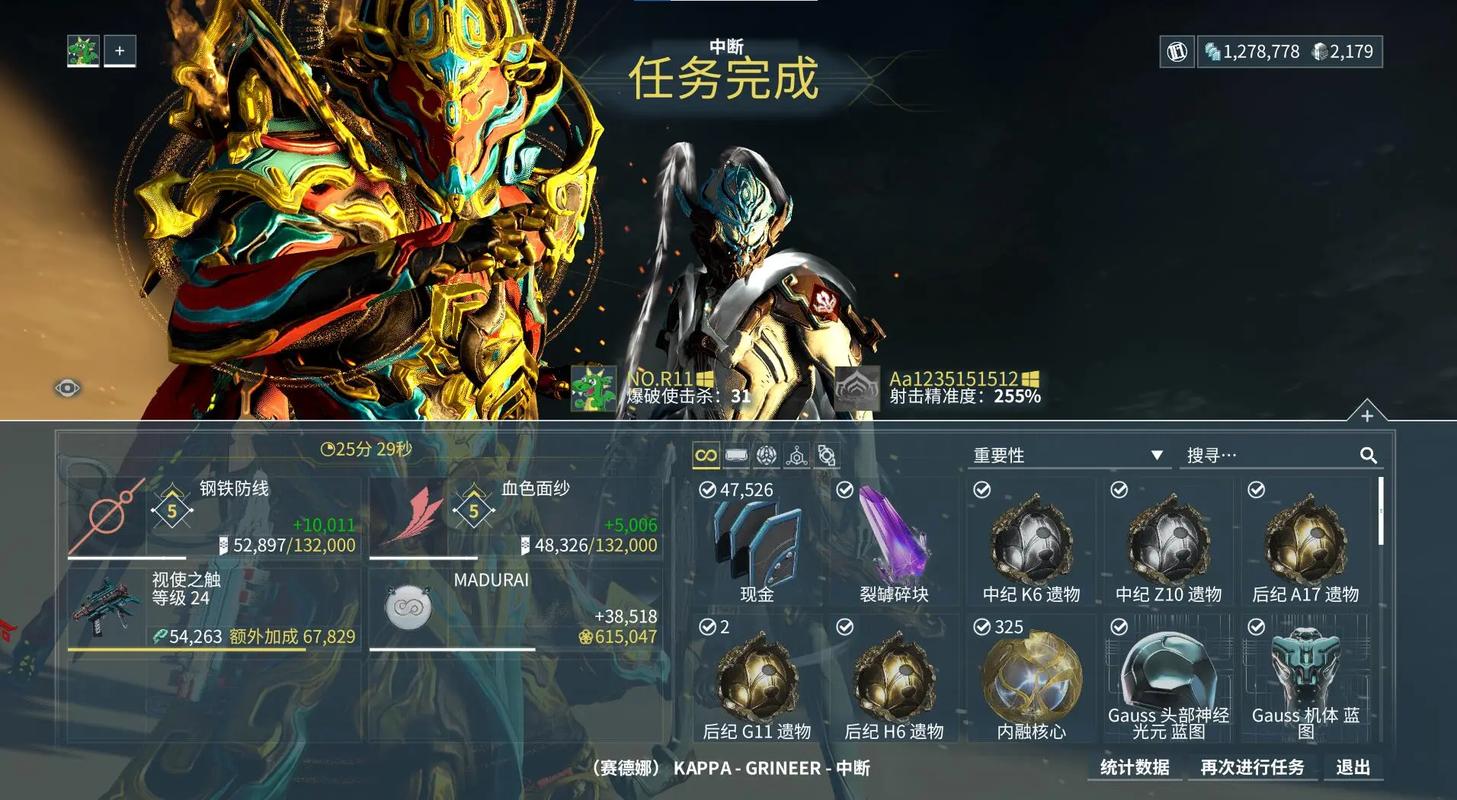Click the 退出 button
1457x800 pixels.
[1353, 767]
